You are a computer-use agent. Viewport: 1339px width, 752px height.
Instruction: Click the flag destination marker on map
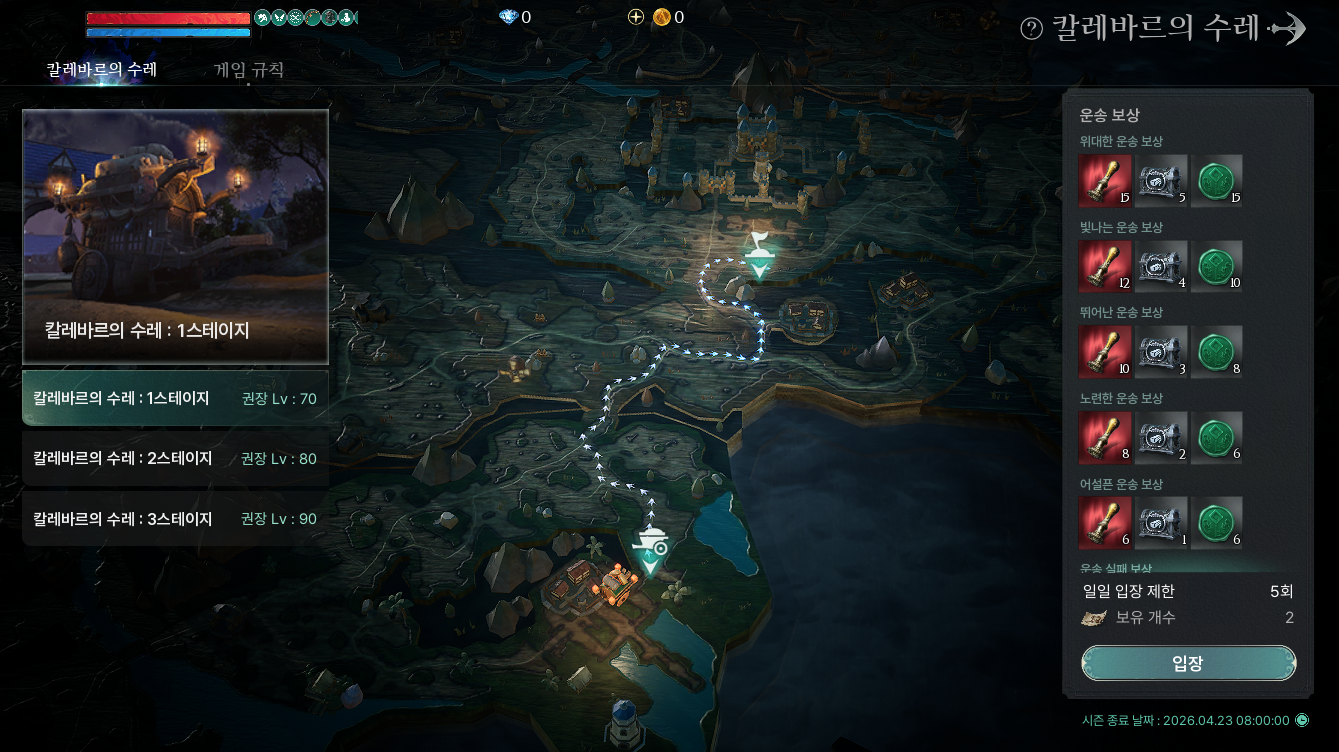[760, 254]
